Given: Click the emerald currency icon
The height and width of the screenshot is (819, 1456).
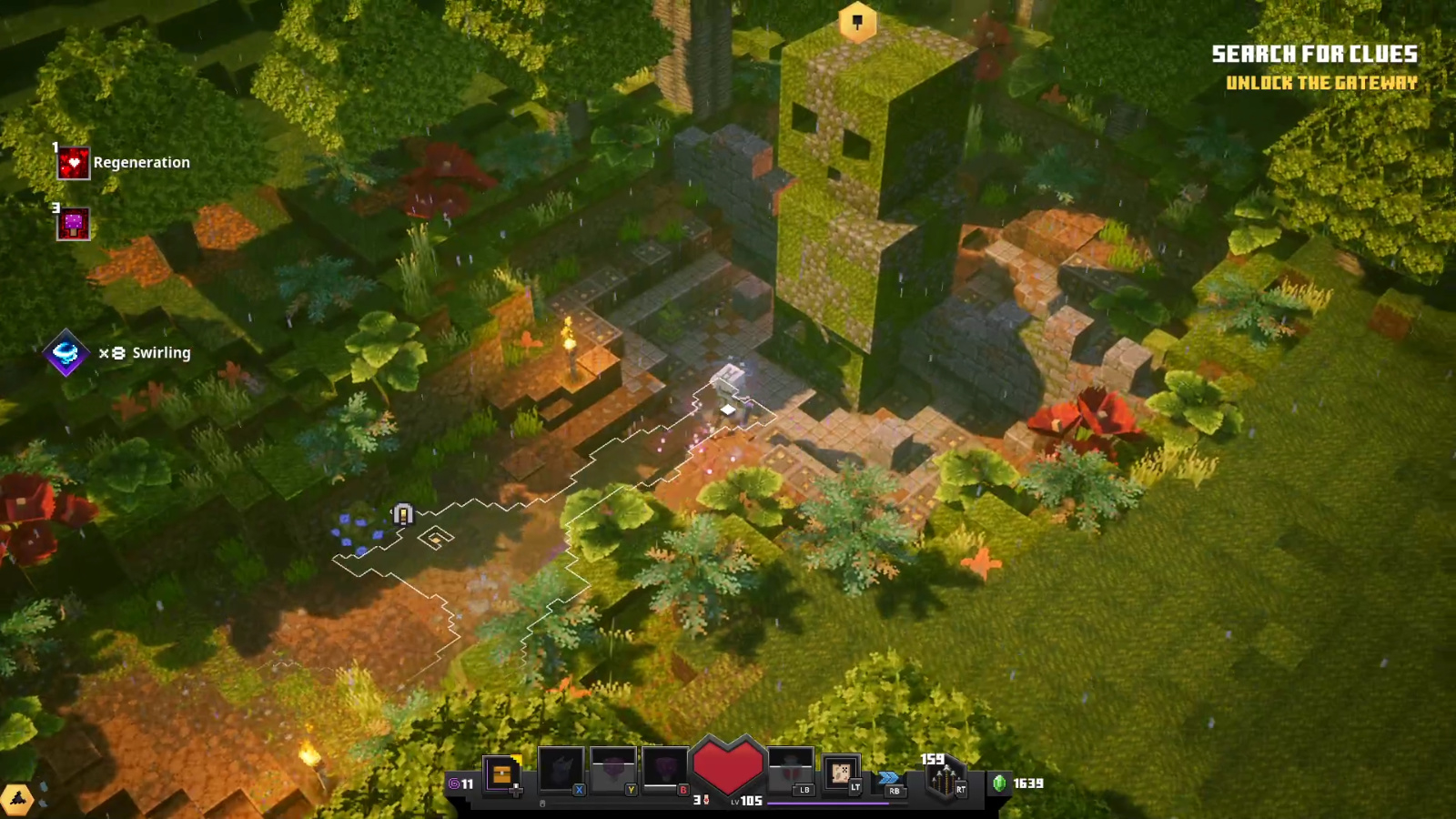Looking at the screenshot, I should coord(999,784).
